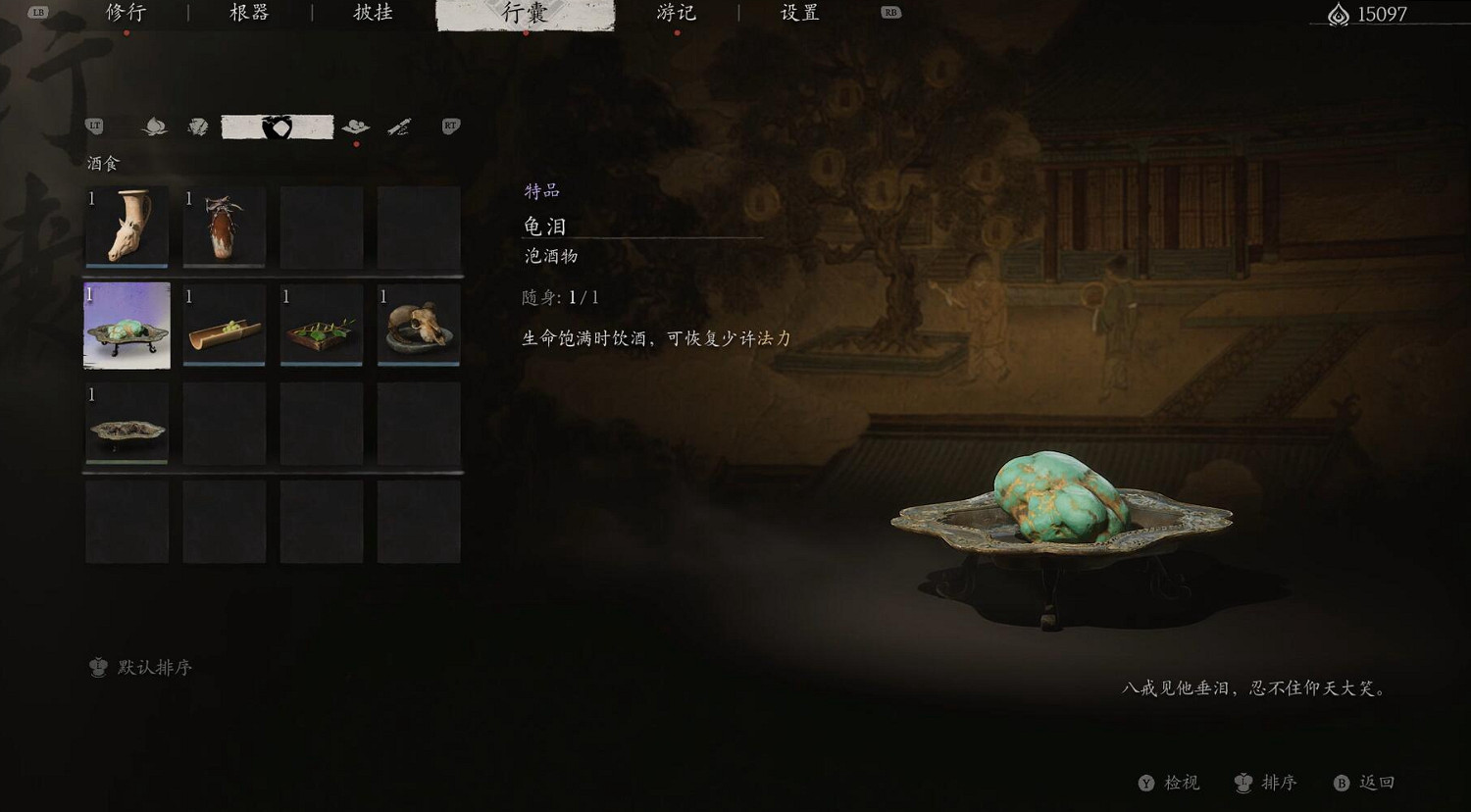Switch to the 游记 tab

click(x=677, y=14)
